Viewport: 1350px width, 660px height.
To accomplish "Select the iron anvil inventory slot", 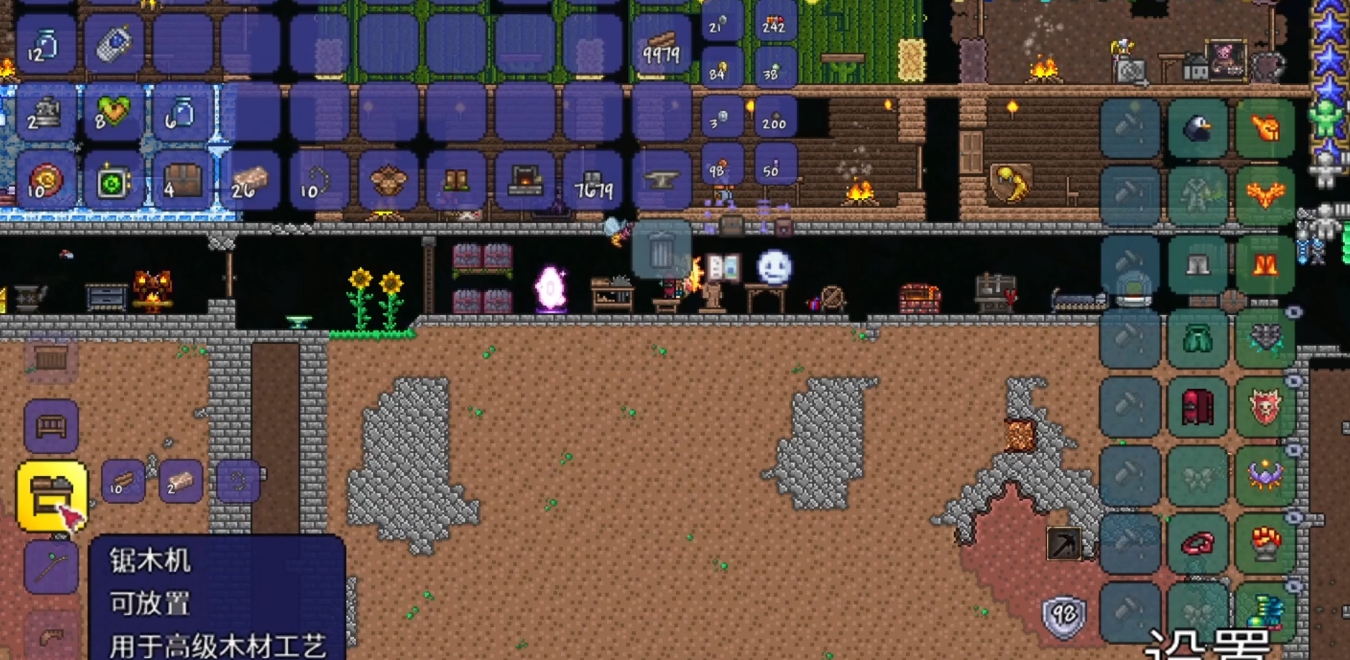I will click(661, 181).
